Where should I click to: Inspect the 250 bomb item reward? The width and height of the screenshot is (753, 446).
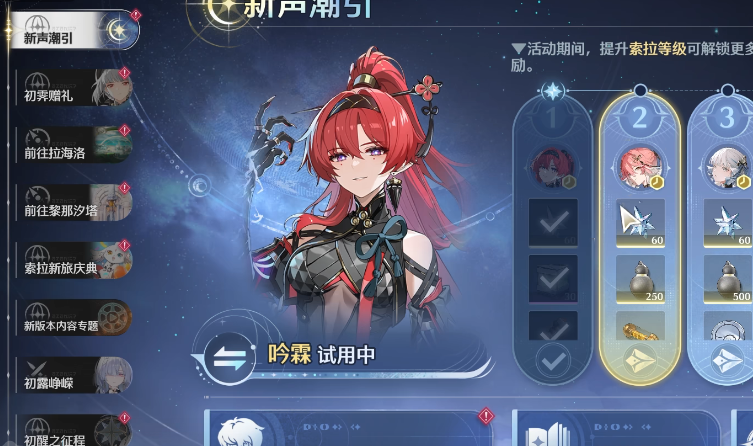640,280
